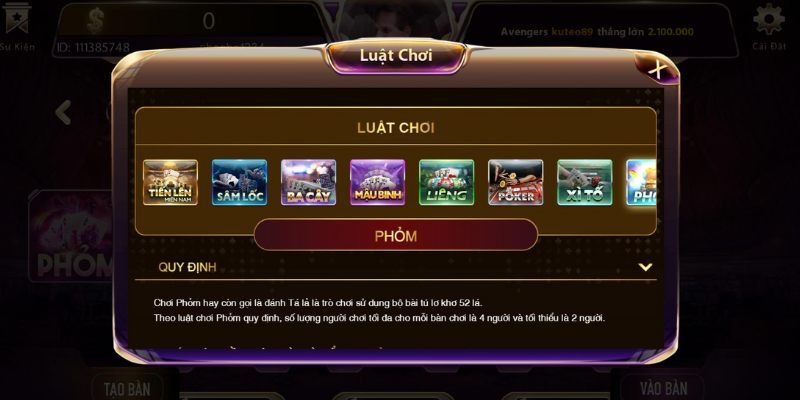800x400 pixels.
Task: Click the Tạo Bàn button
Action: pos(127,387)
